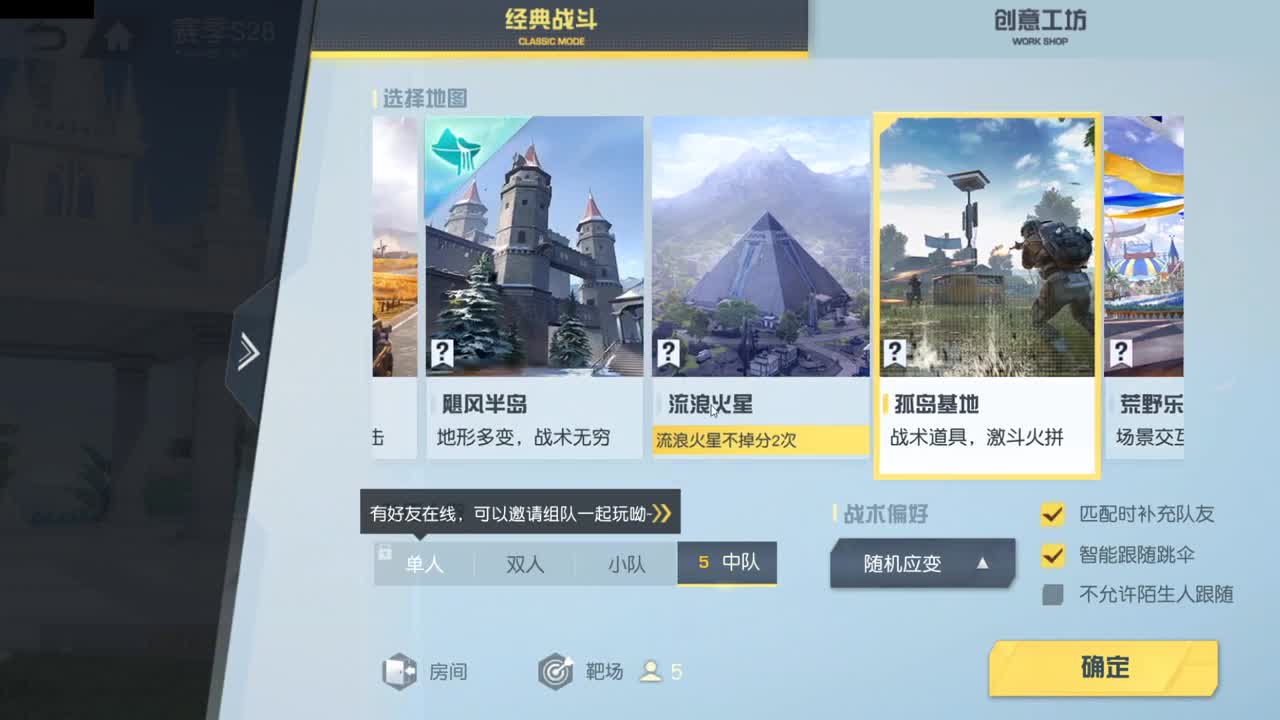Viewport: 1280px width, 720px height.
Task: Expand the left side panel chevron
Action: pos(247,352)
